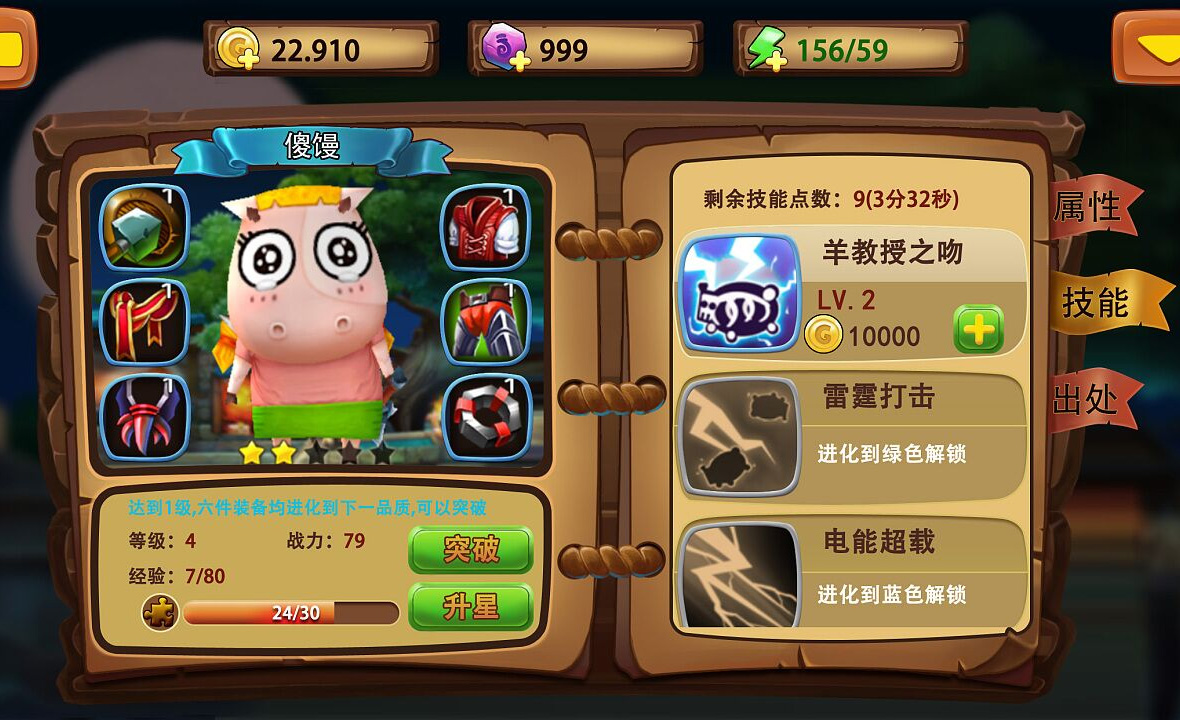This screenshot has height=720, width=1180.
Task: Tap the 突破 breakthrough button
Action: [x=470, y=549]
